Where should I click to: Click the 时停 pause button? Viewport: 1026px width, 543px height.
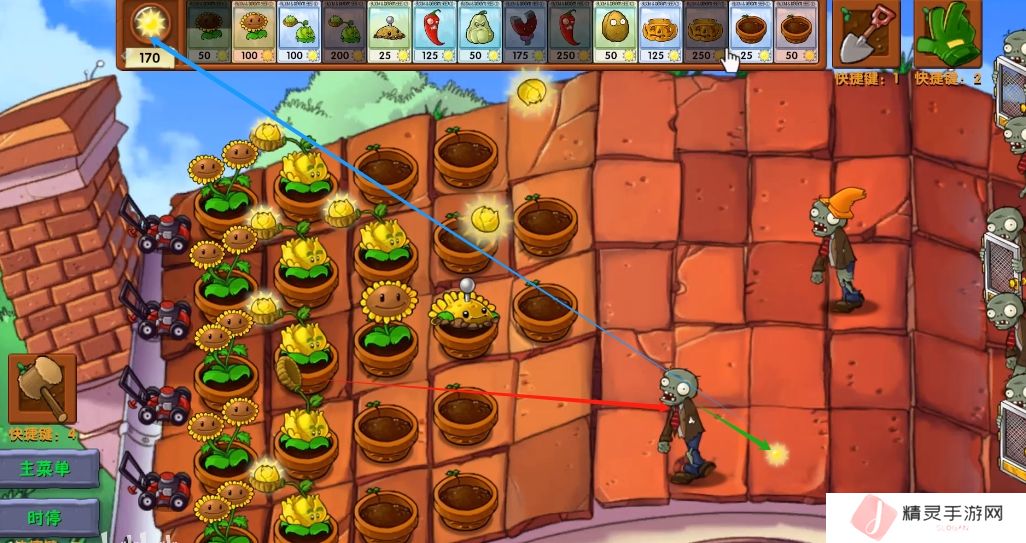pyautogui.click(x=48, y=517)
